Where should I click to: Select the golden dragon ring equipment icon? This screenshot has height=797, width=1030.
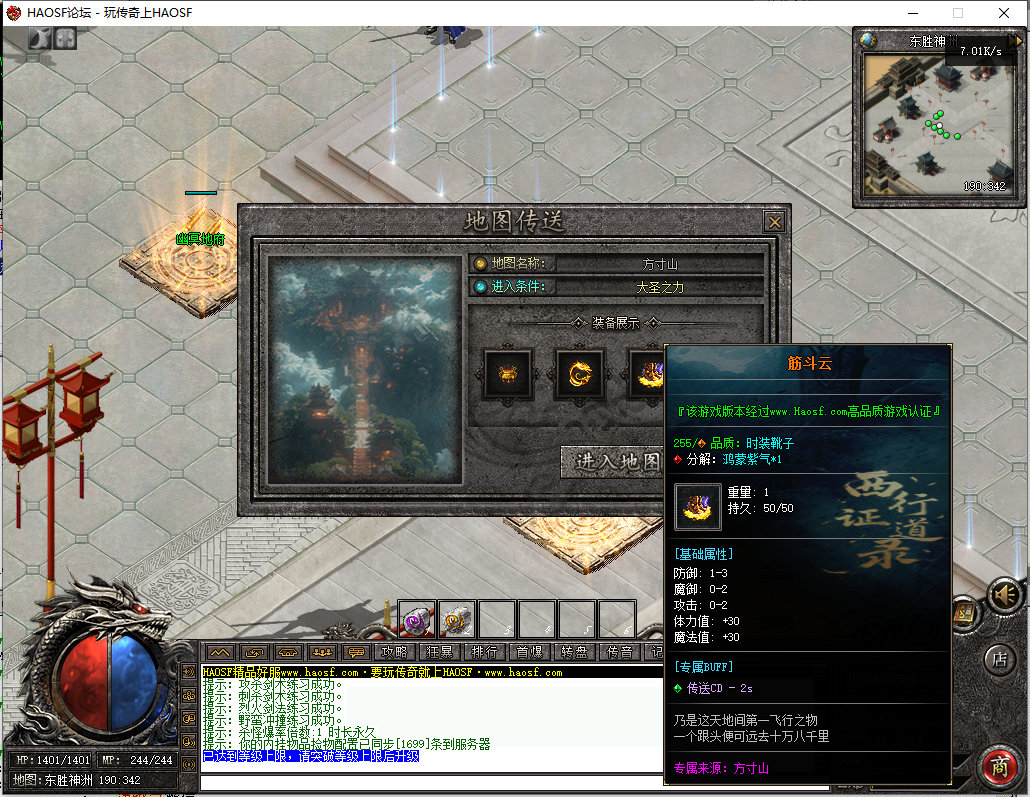pos(580,374)
